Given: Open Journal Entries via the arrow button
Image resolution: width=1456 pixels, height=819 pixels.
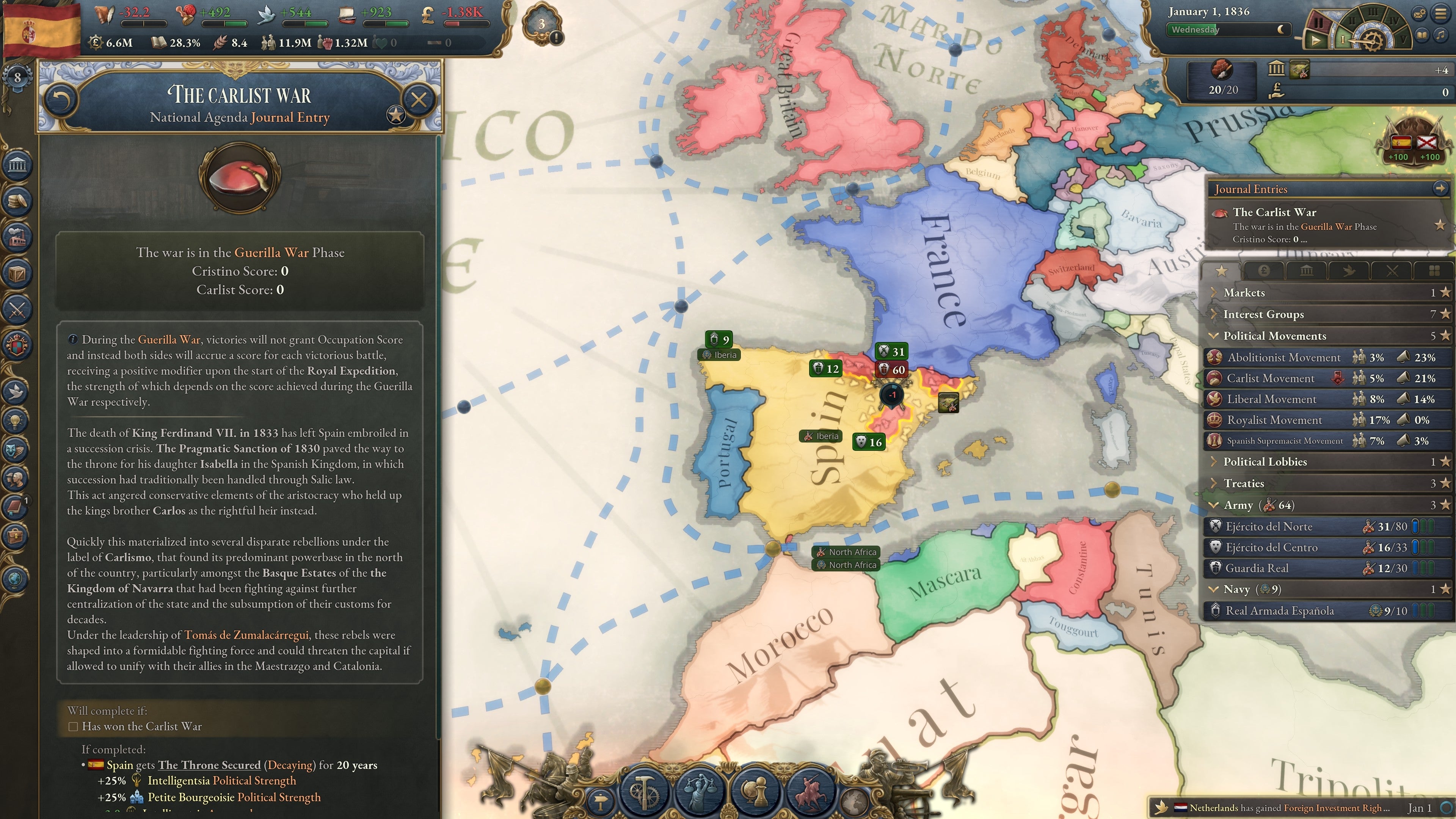Looking at the screenshot, I should point(1440,189).
